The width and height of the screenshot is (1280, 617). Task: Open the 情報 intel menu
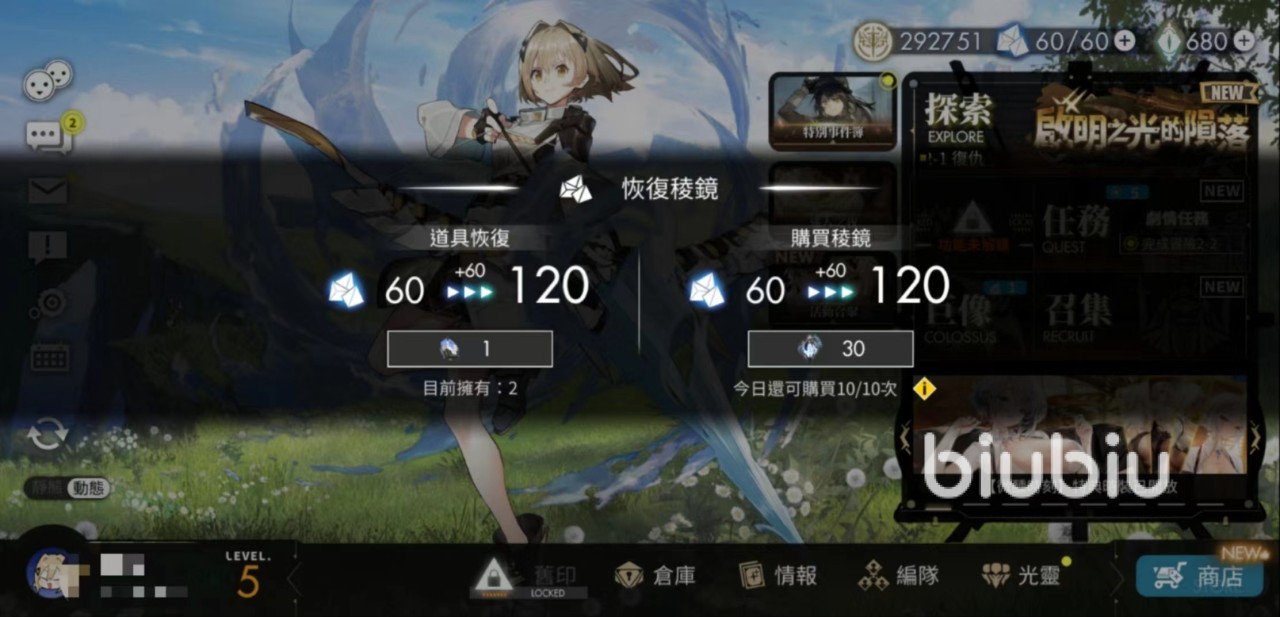pyautogui.click(x=778, y=575)
